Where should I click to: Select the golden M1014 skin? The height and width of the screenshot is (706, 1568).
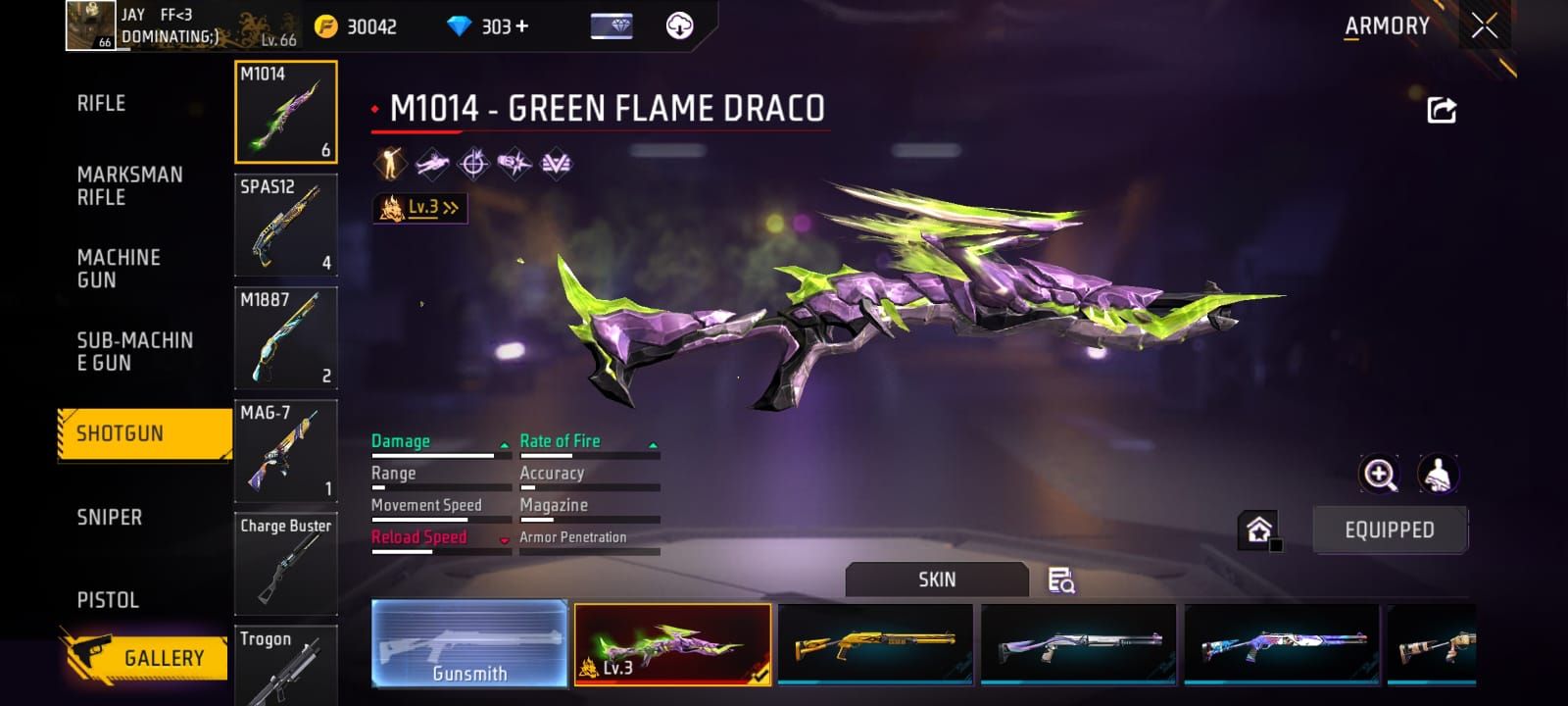(x=875, y=644)
